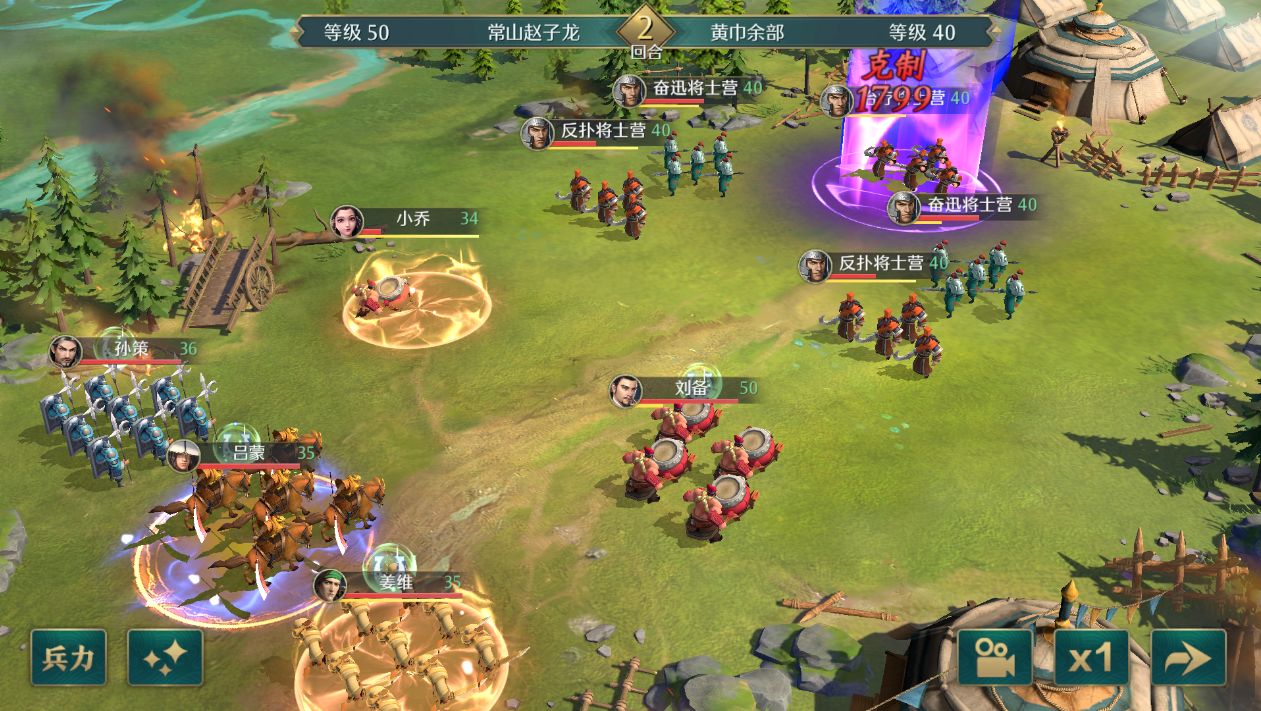Select 孙策's general portrait
1261x711 pixels.
click(66, 351)
